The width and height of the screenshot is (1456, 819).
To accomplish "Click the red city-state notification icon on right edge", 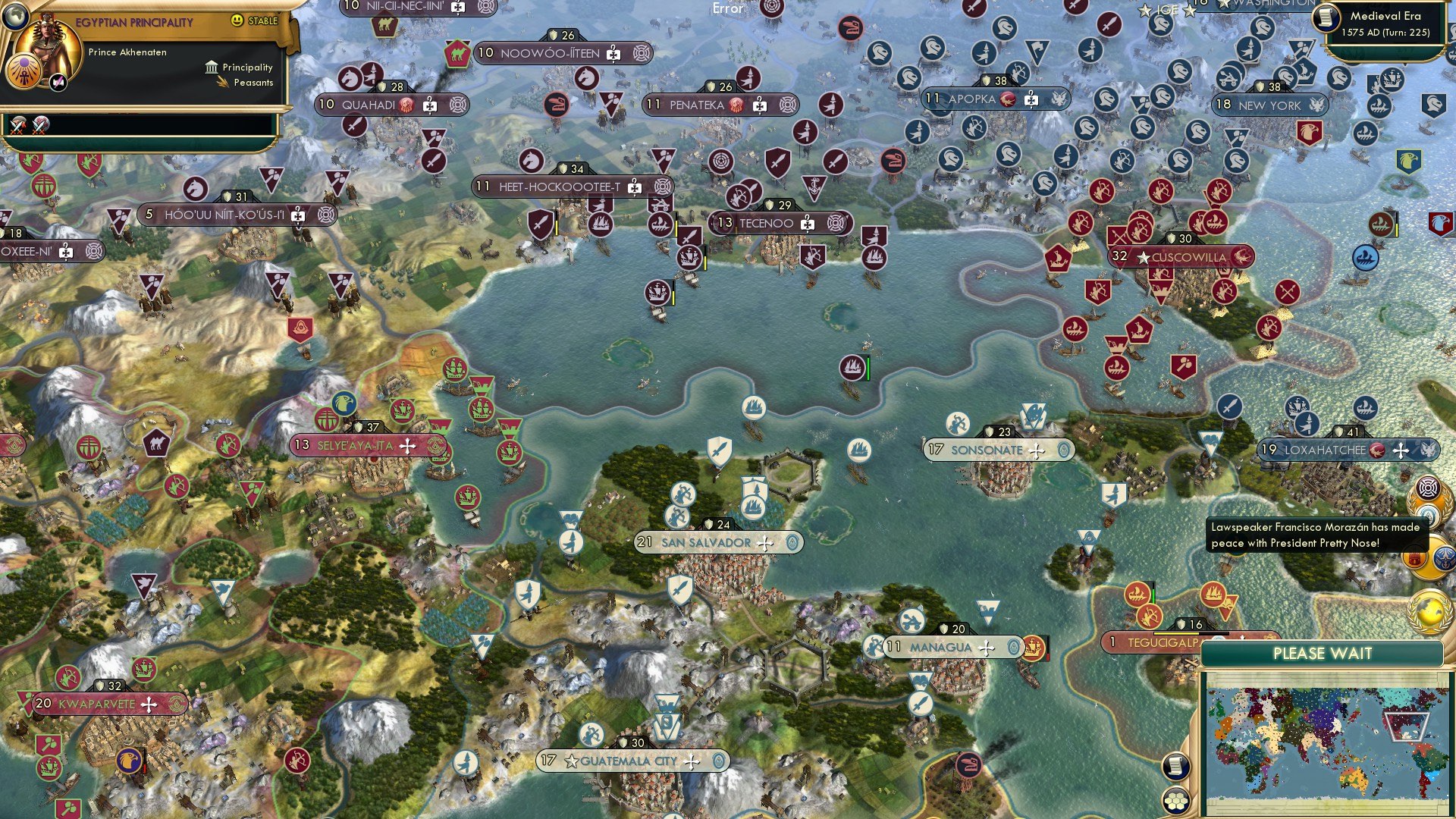I will click(1414, 557).
